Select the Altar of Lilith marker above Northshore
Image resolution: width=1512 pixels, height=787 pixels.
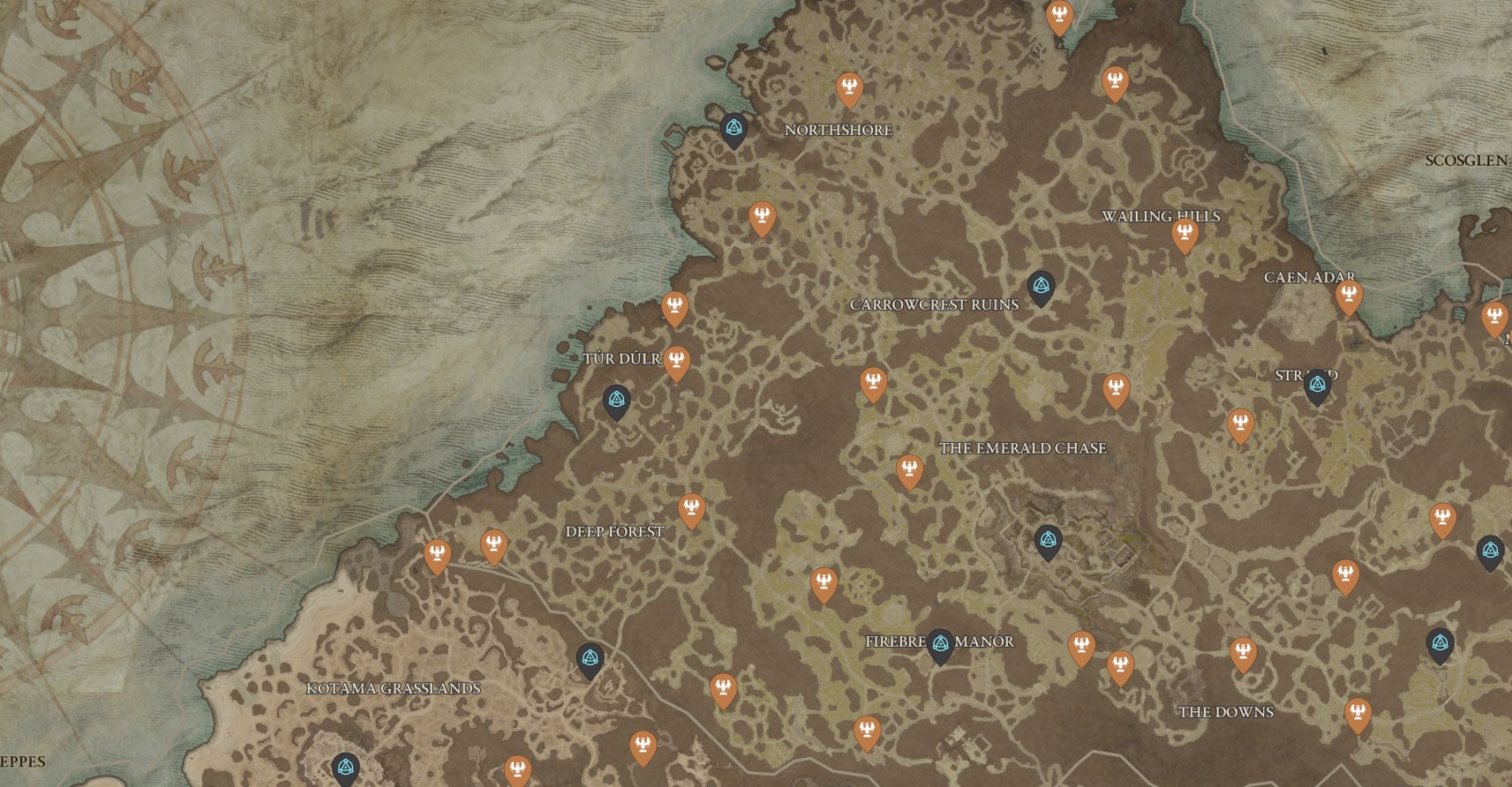848,86
